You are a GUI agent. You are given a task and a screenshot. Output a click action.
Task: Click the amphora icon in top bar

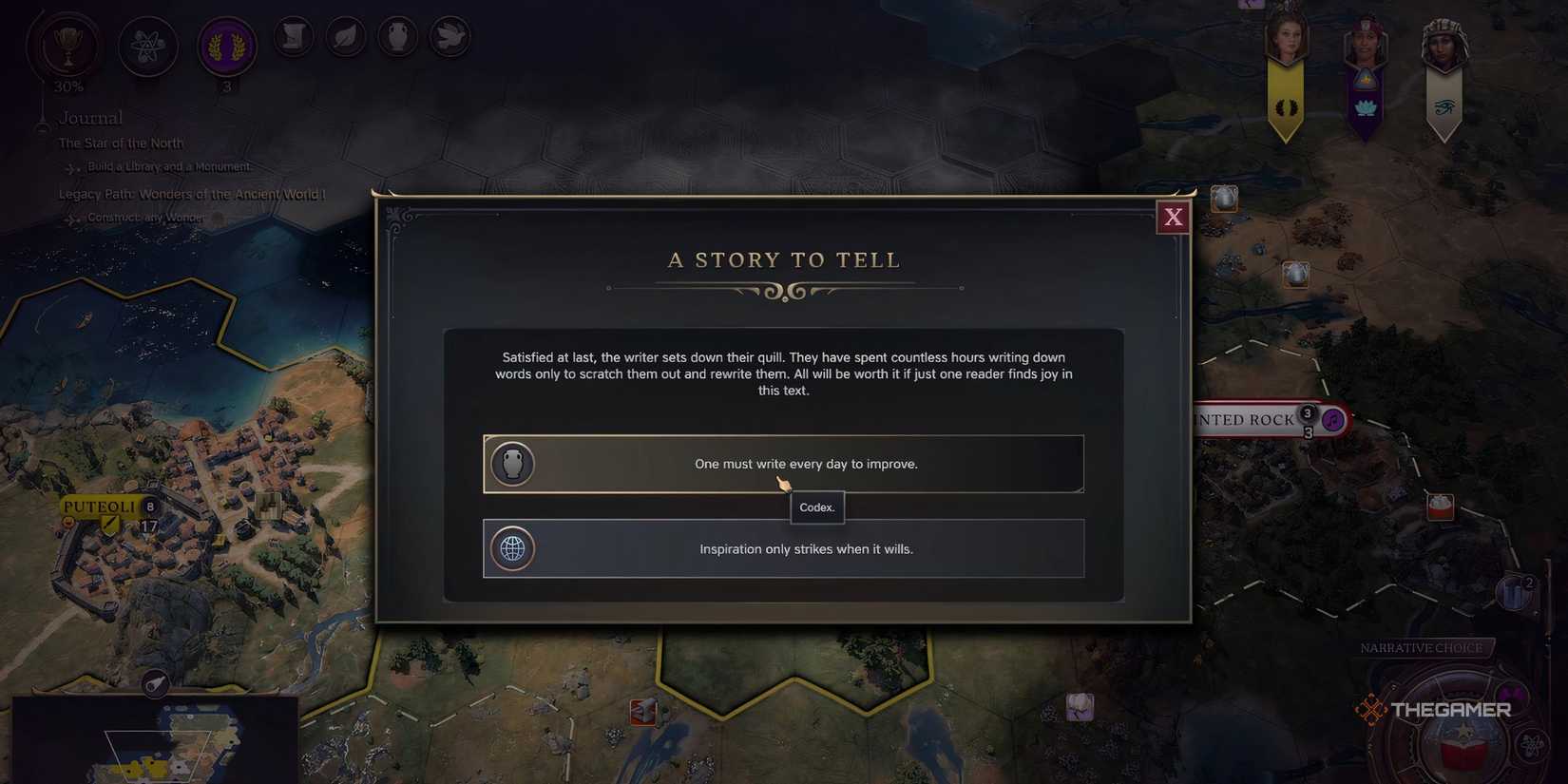click(x=398, y=36)
